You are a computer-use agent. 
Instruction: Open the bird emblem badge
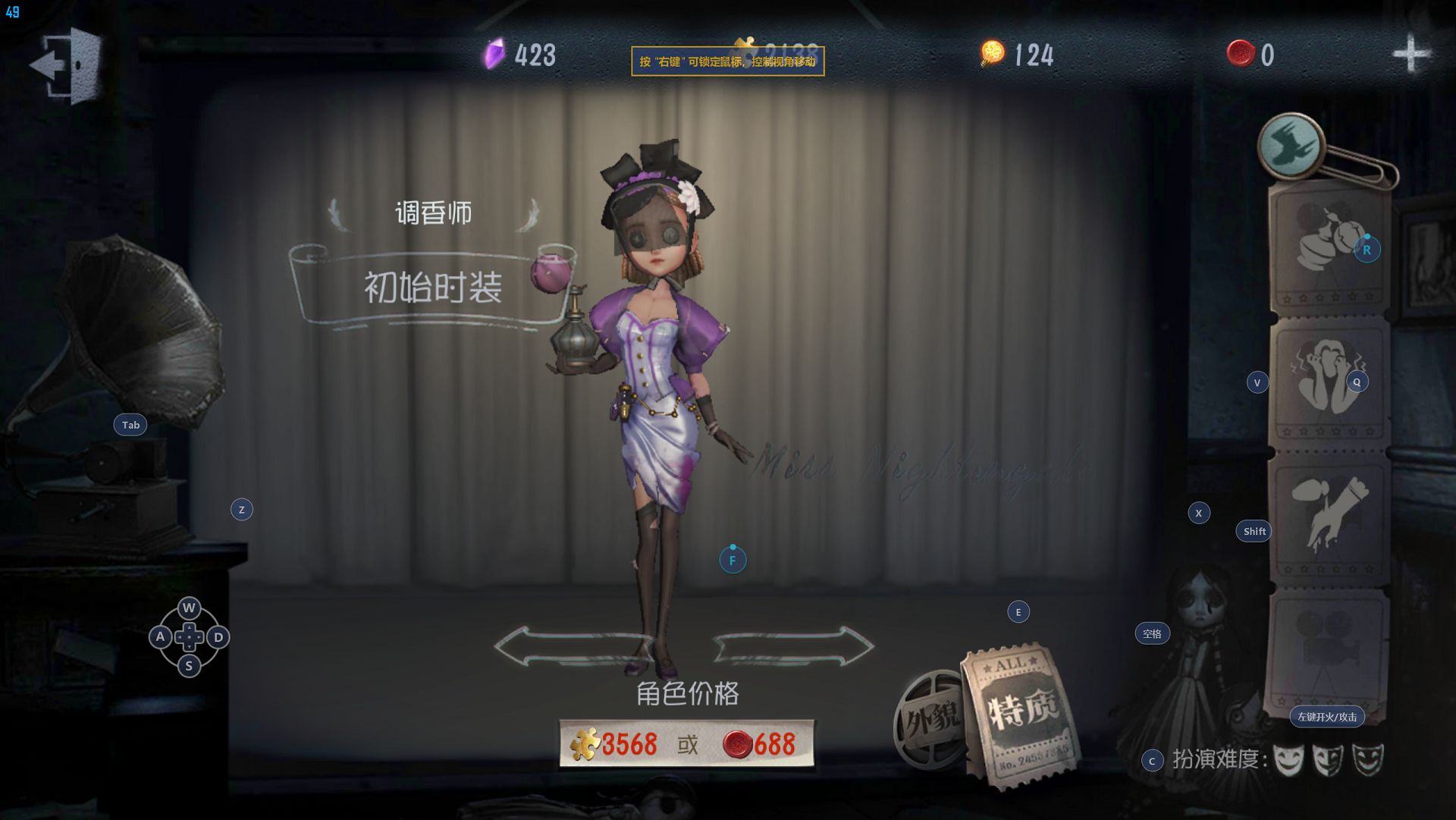pos(1290,146)
